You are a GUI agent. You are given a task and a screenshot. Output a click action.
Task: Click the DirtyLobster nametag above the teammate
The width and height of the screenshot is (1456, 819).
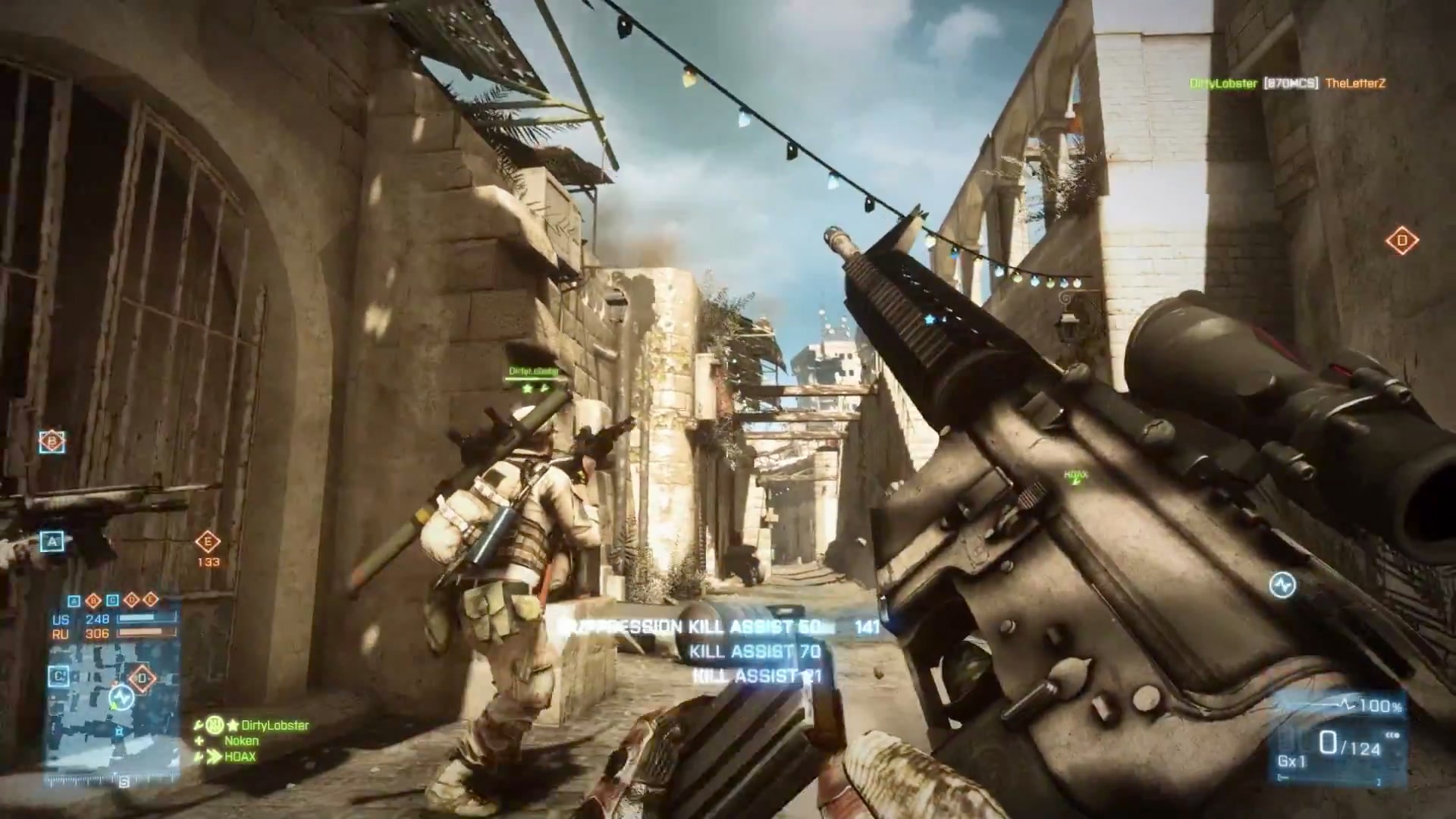[x=533, y=372]
